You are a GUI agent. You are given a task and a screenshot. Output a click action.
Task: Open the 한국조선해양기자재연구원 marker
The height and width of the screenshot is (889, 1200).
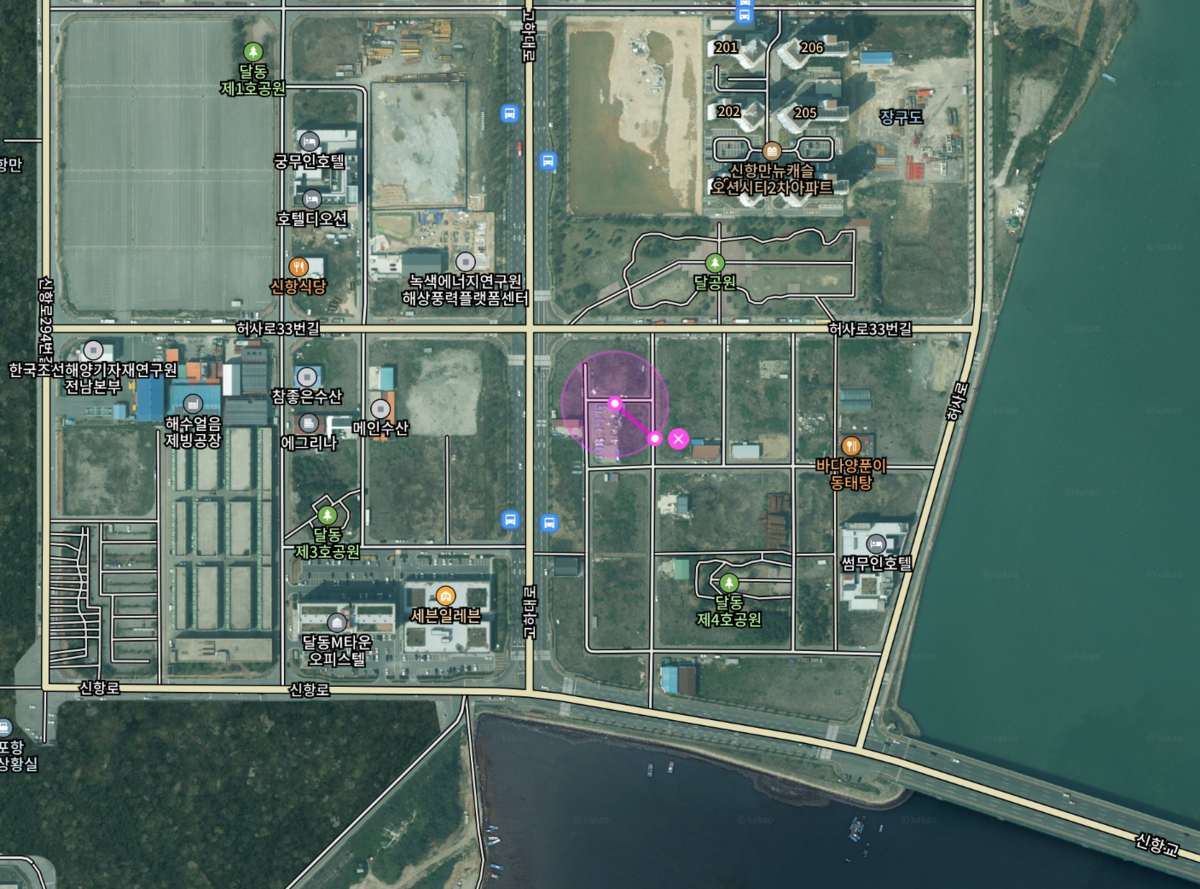(93, 350)
